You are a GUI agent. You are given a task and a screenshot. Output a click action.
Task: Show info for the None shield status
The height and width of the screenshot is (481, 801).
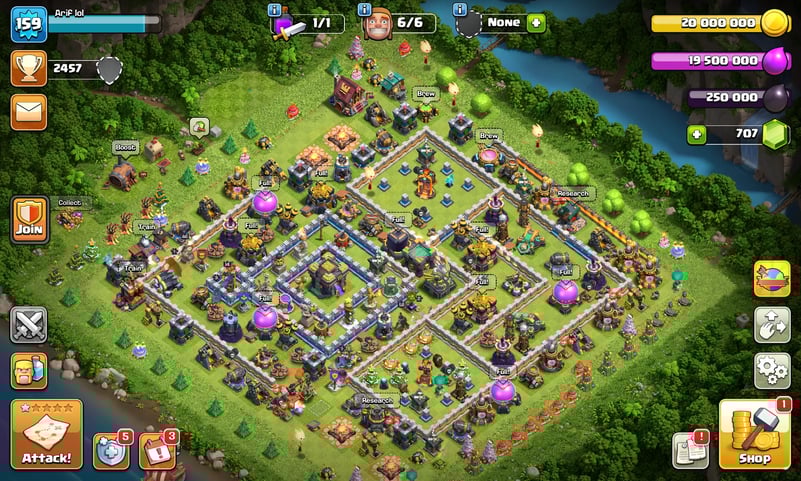pos(460,10)
